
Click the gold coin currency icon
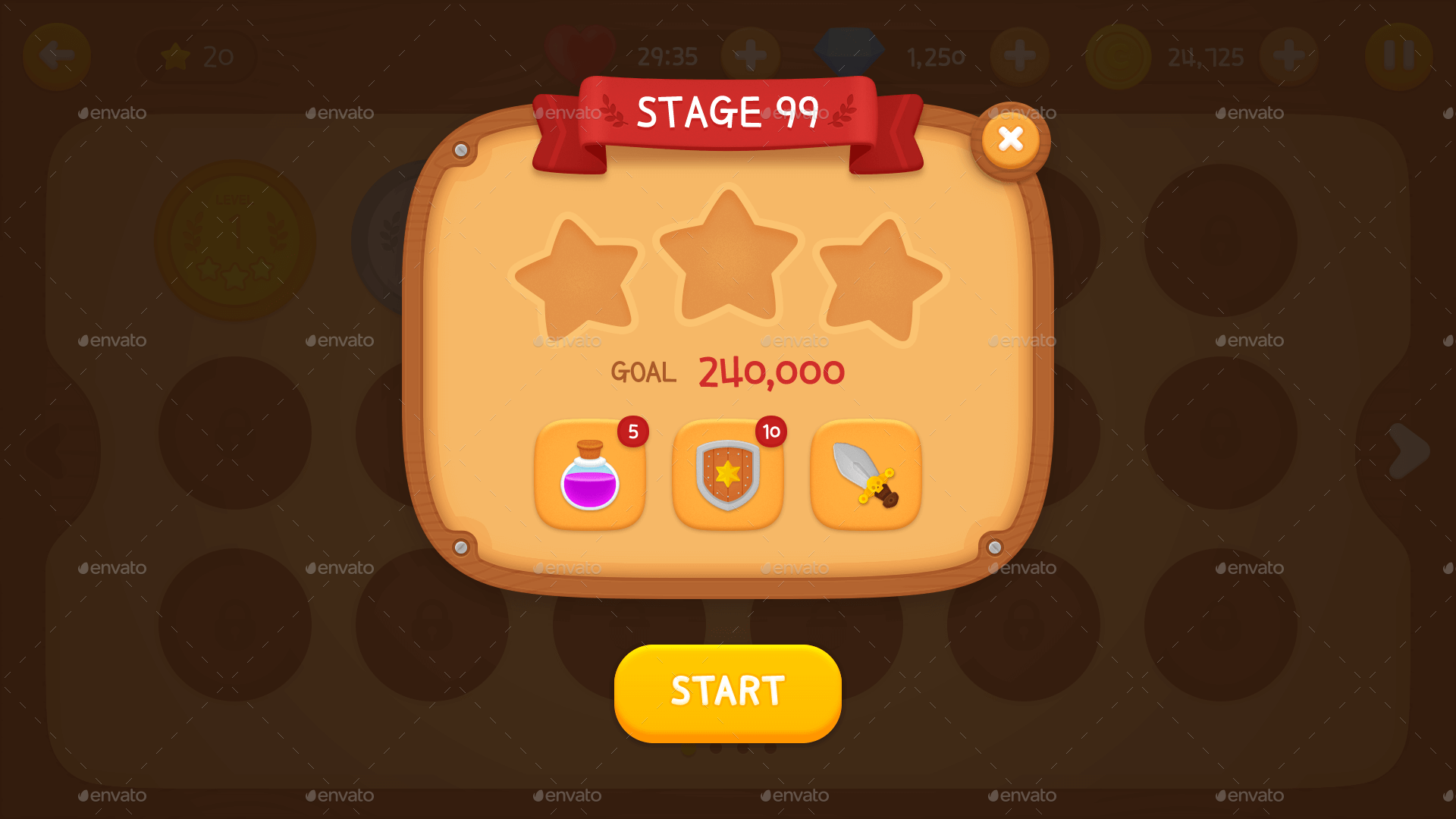tap(1117, 55)
